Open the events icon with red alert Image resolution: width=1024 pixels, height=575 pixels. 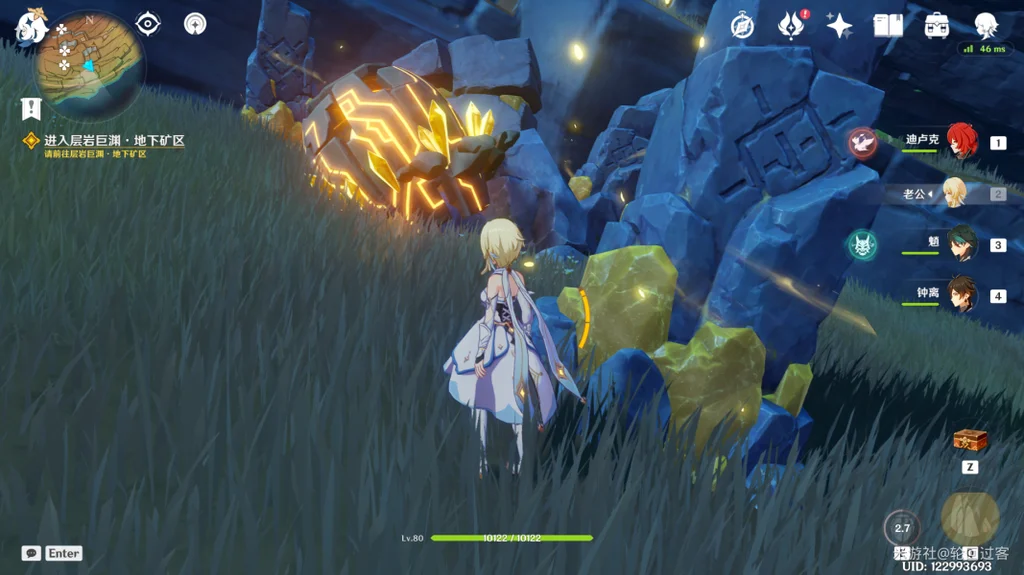tap(791, 25)
